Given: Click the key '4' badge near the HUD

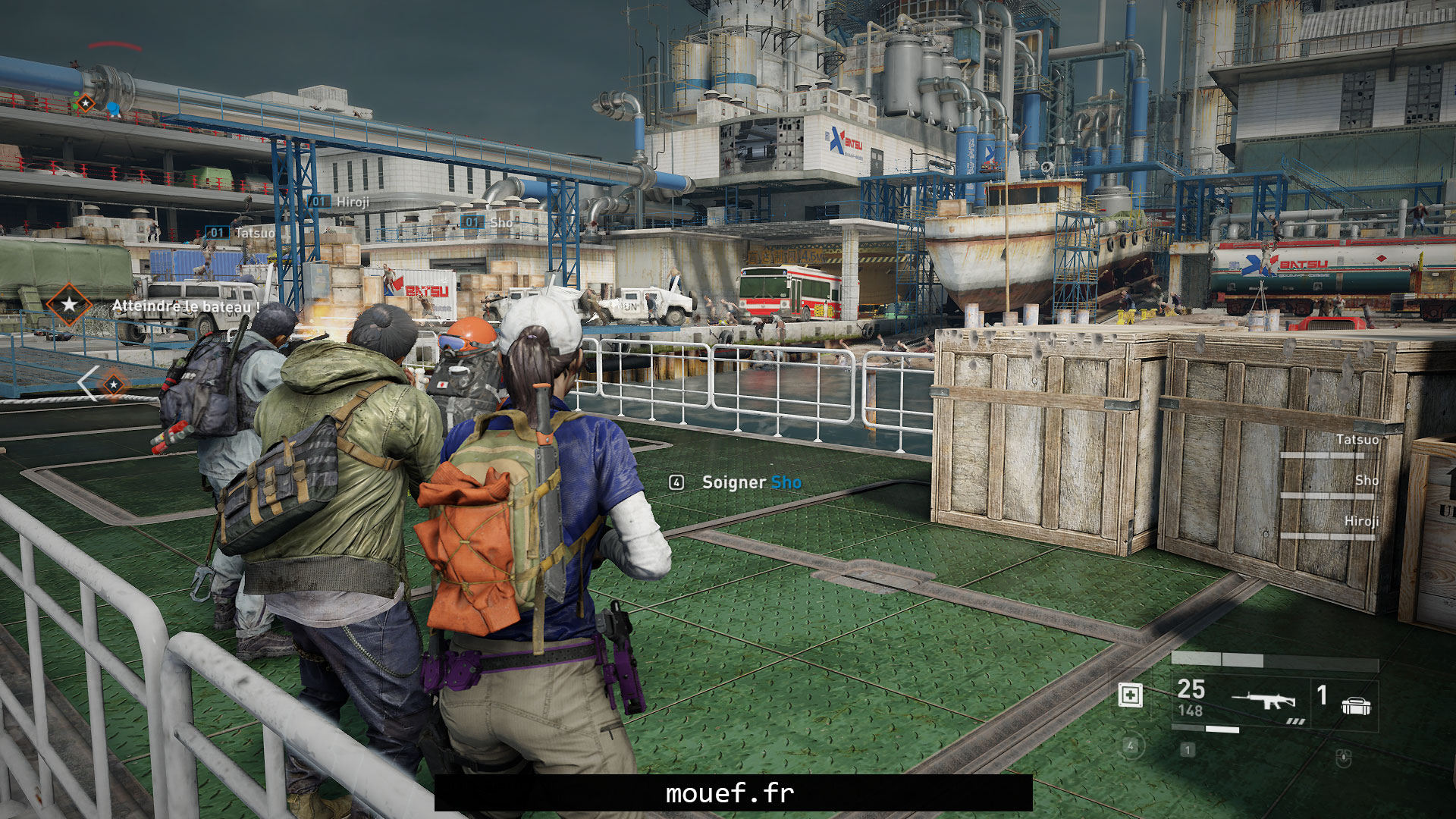Looking at the screenshot, I should coord(1132,748).
